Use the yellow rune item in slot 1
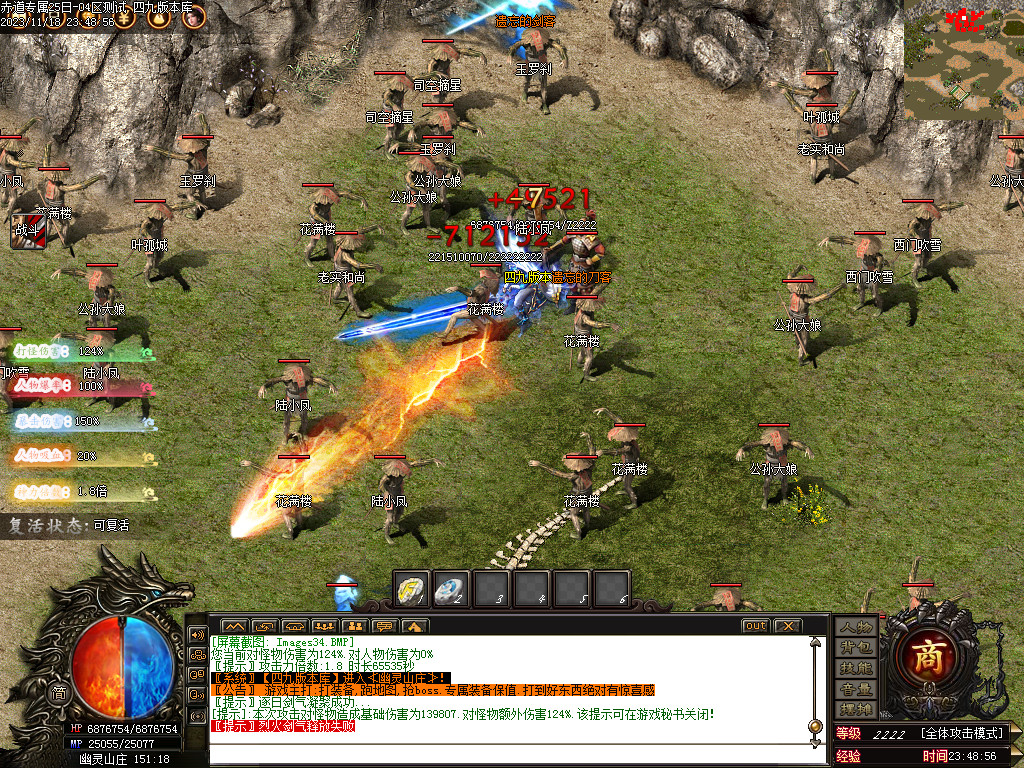1024x768 pixels. pyautogui.click(x=411, y=588)
